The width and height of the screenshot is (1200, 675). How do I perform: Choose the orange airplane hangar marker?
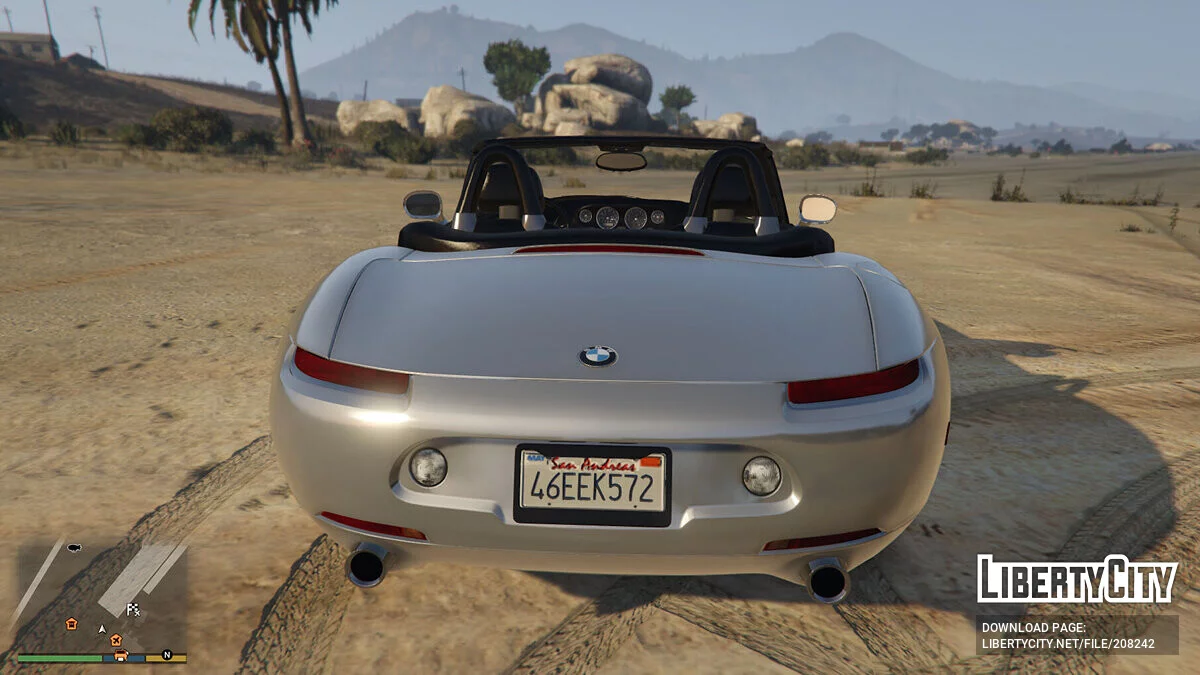[x=115, y=639]
